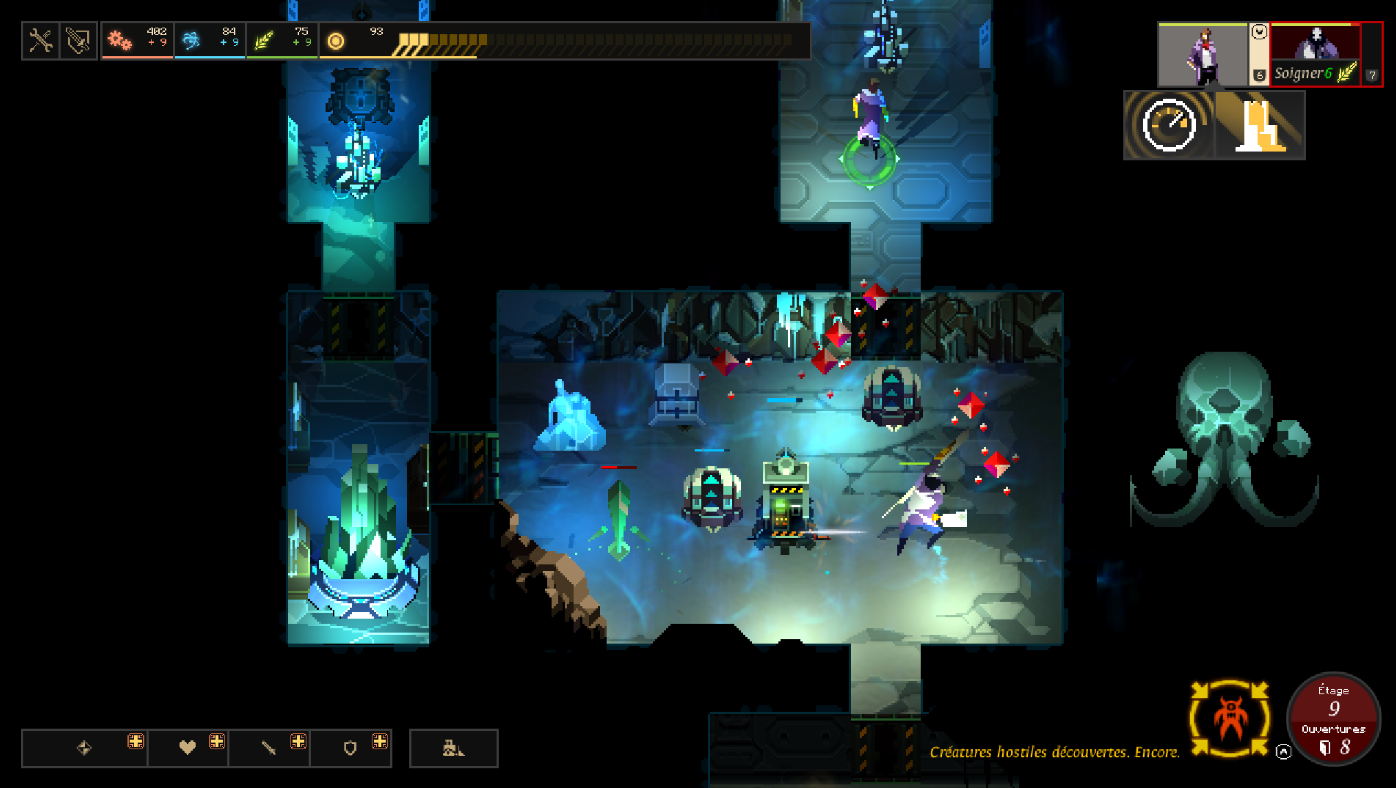Viewport: 1396px width, 788px height.
Task: Toggle the up-arrow beneath the crystal button
Action: point(1282,751)
